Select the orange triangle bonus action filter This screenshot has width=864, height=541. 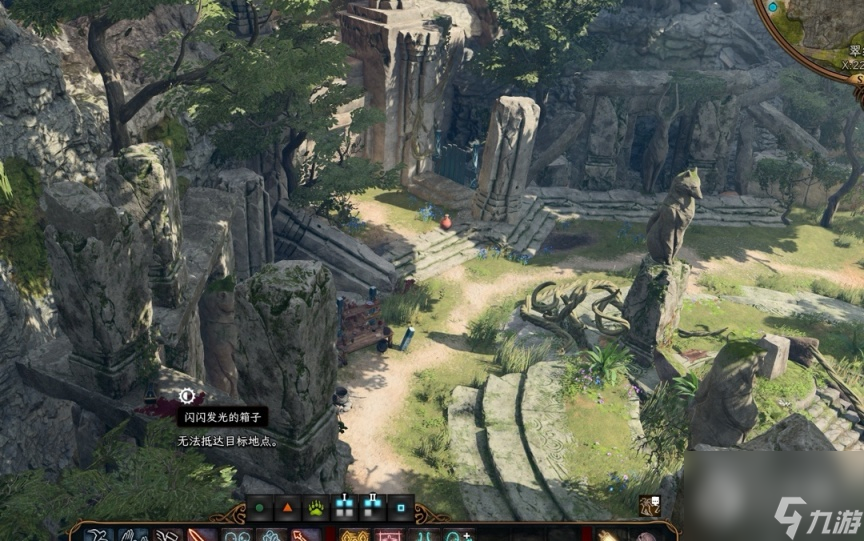288,507
